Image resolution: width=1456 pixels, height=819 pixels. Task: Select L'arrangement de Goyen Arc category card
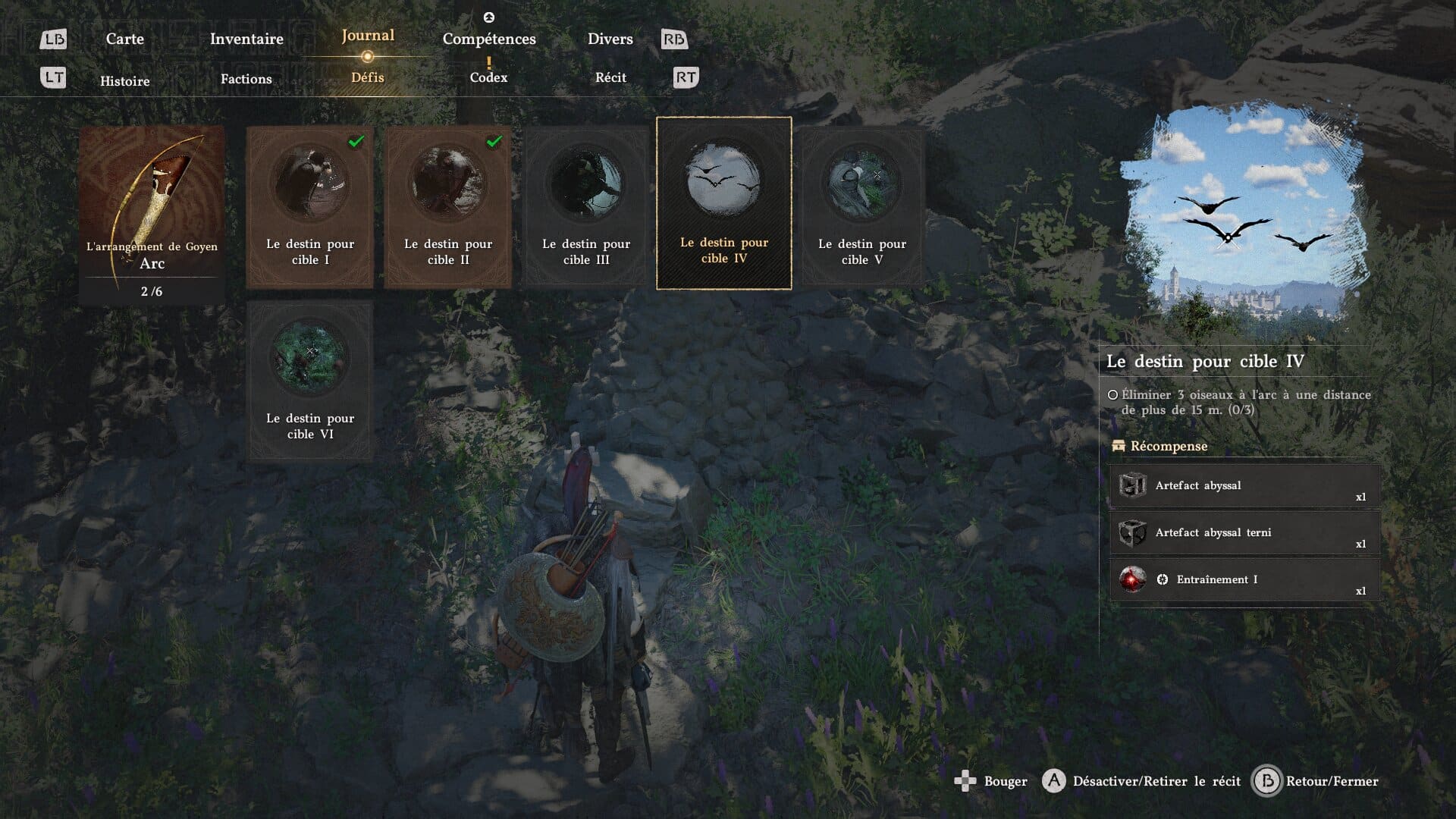[152, 215]
